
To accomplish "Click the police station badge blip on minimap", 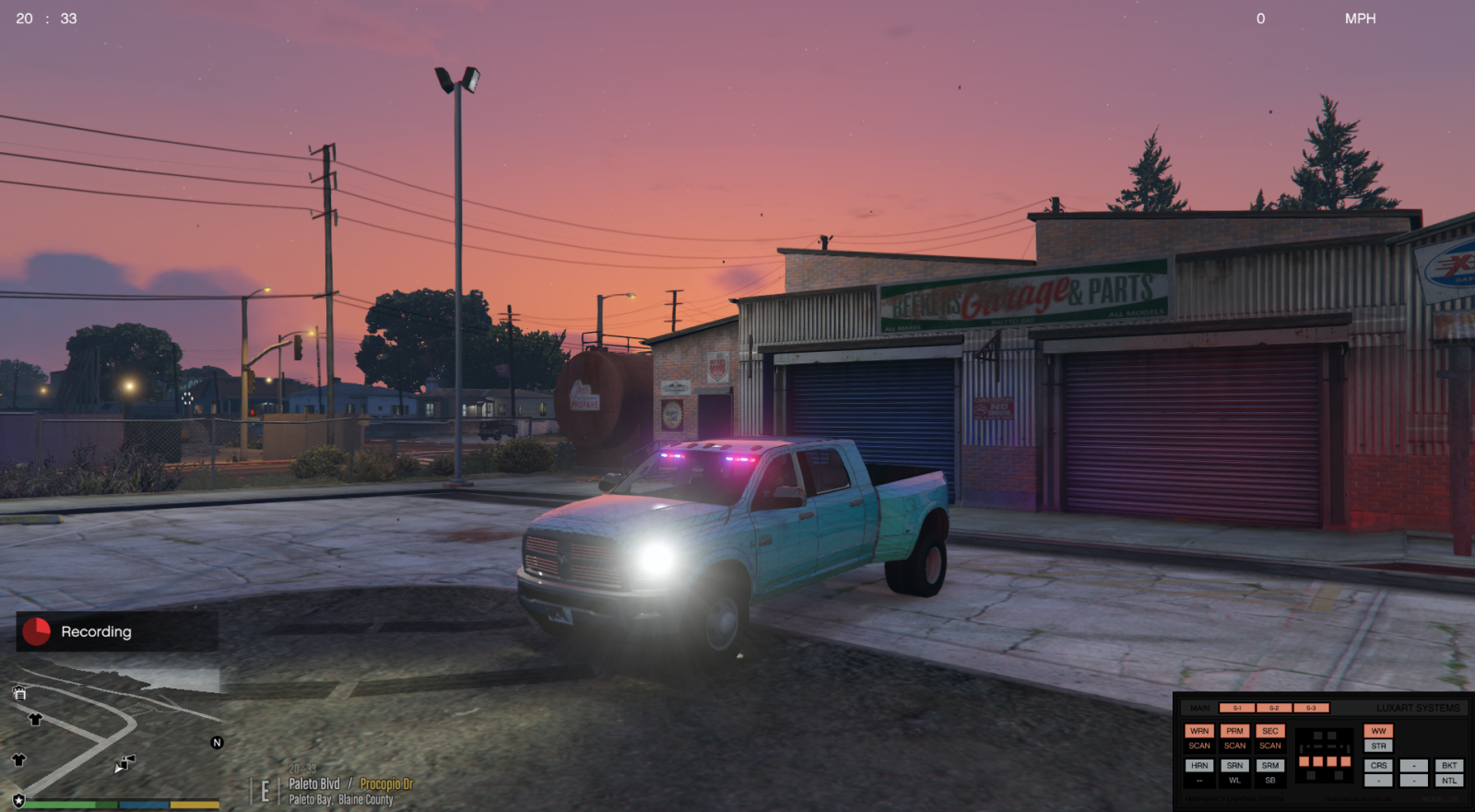I will [x=18, y=801].
